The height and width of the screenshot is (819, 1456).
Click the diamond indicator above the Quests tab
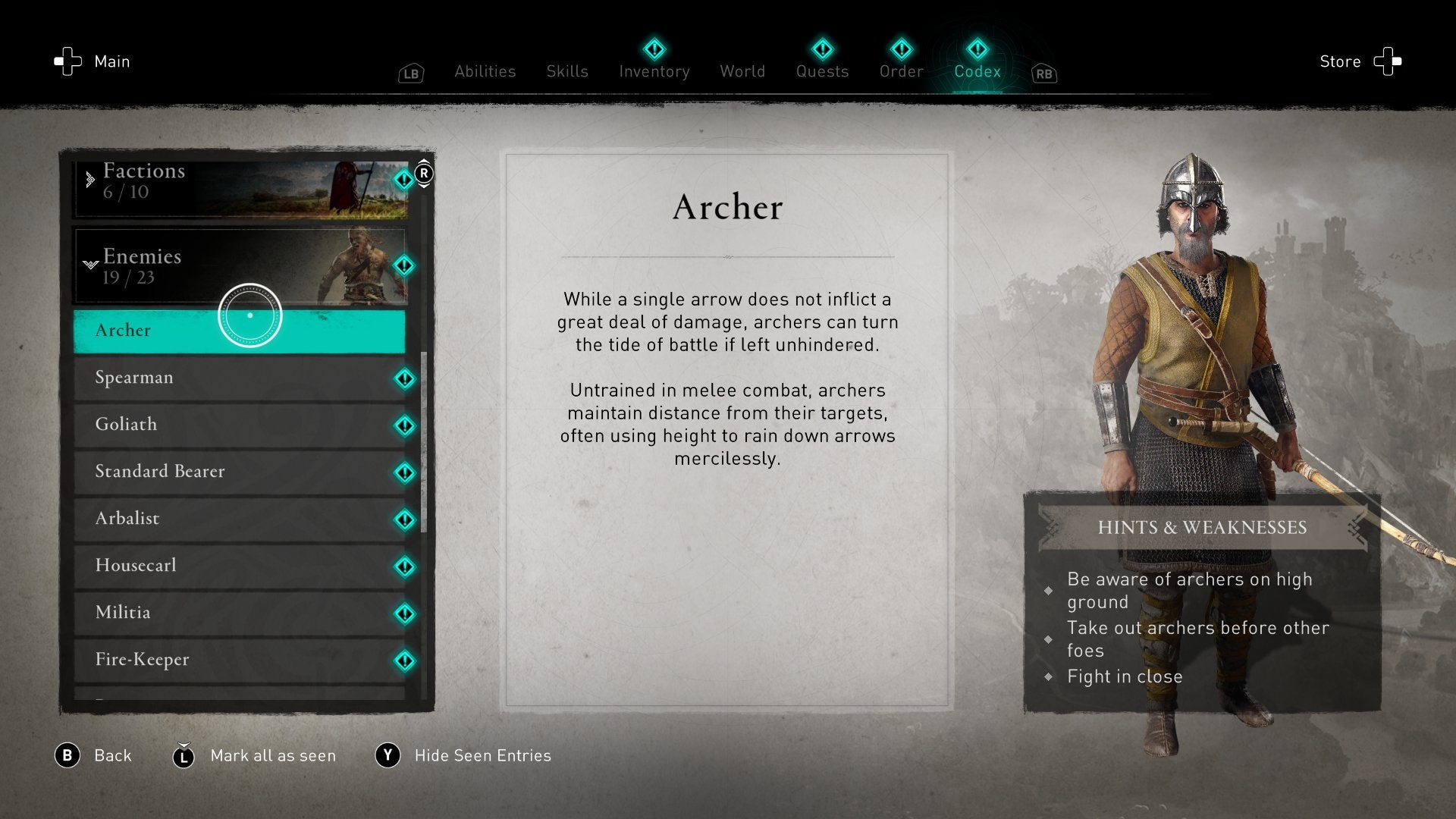click(822, 49)
